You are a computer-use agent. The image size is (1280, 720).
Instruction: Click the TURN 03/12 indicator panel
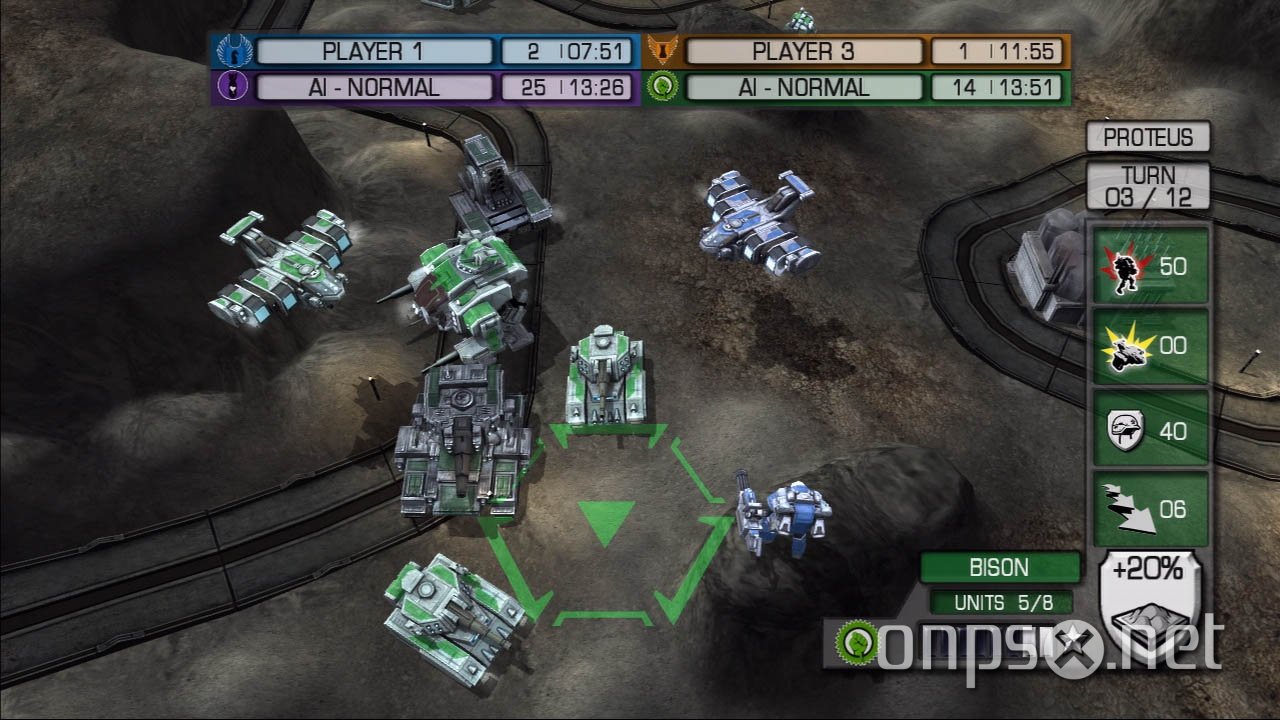(x=1148, y=183)
